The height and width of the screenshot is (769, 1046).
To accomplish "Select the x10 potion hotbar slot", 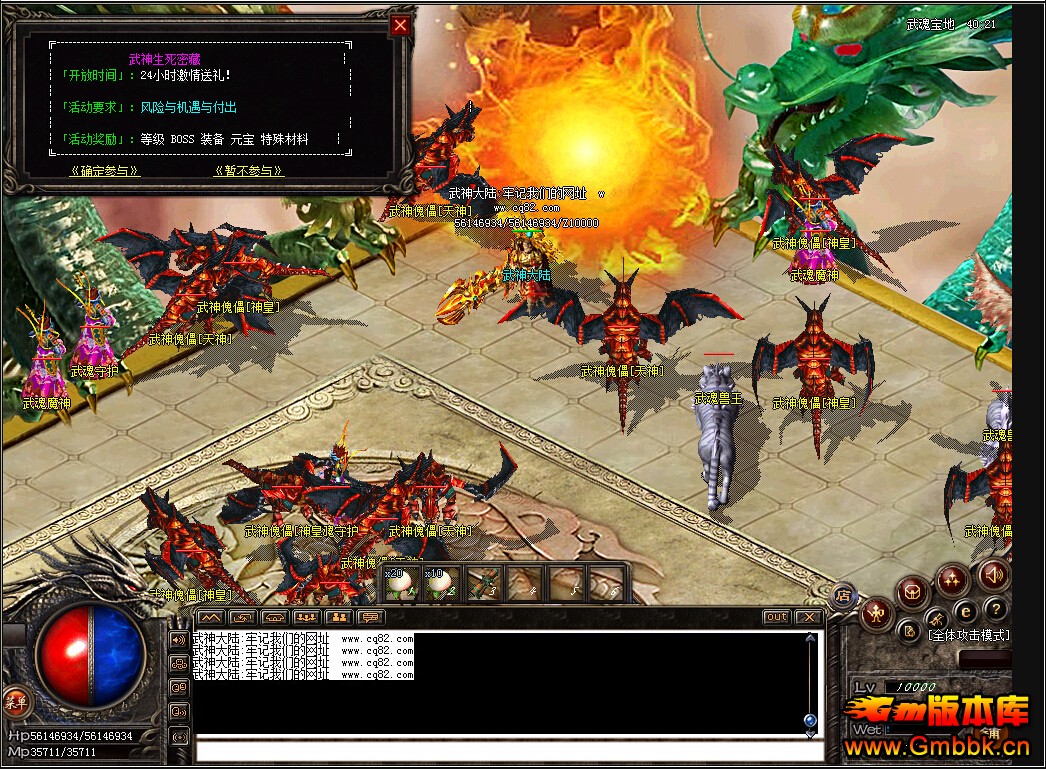I will [439, 584].
